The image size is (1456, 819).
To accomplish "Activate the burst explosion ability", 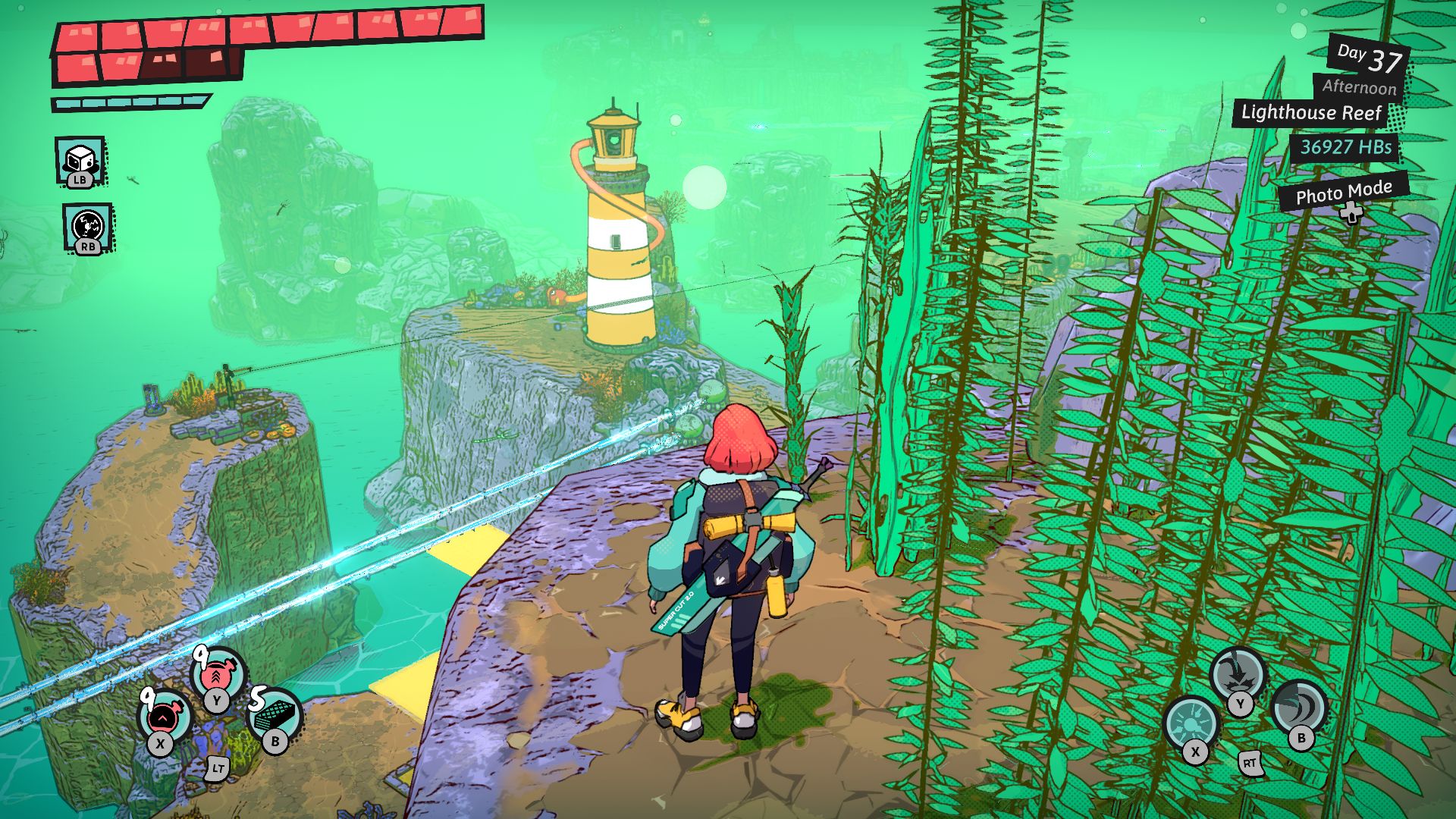I will point(1191,721).
